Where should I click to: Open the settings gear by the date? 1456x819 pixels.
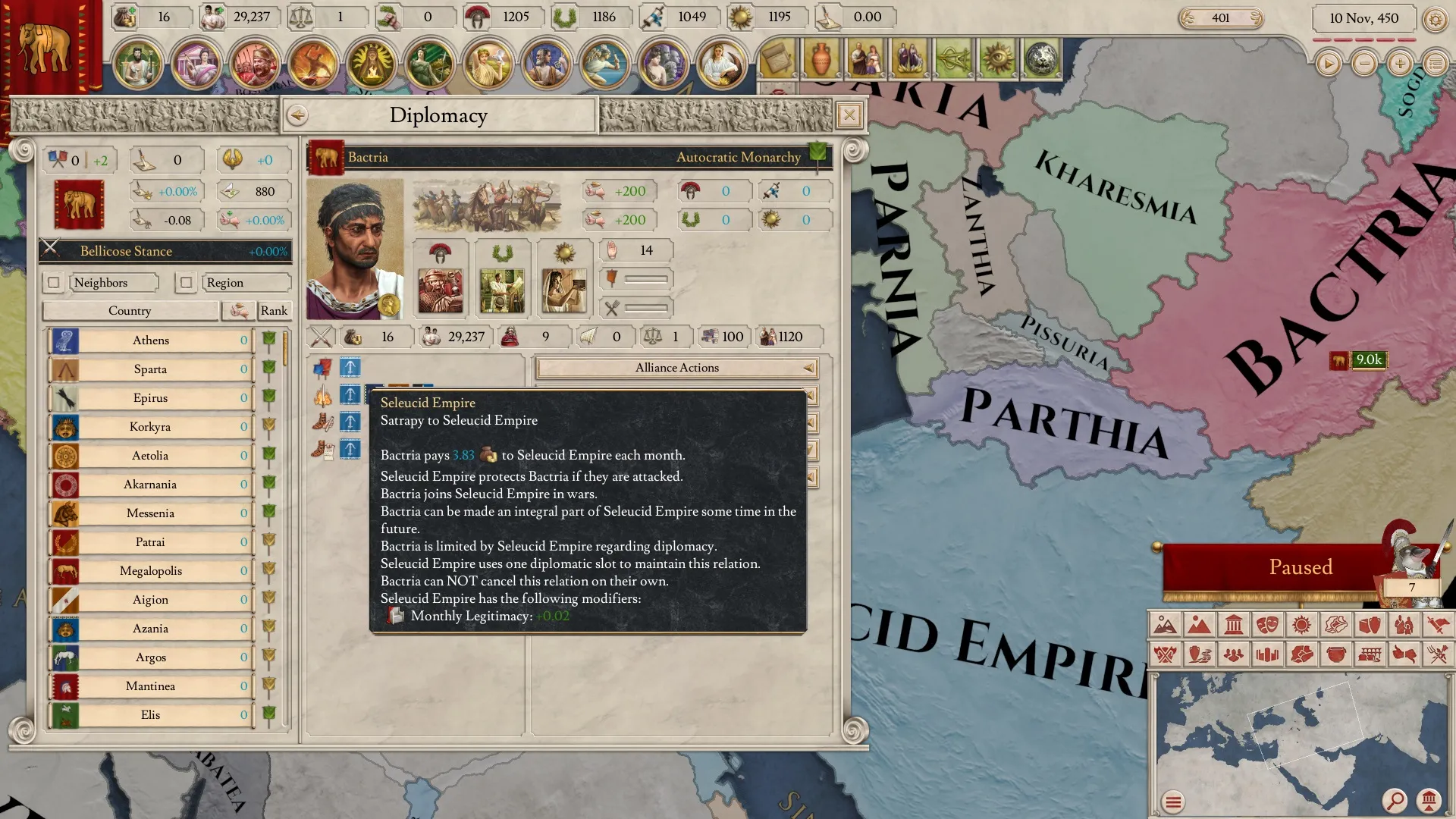[x=1435, y=19]
